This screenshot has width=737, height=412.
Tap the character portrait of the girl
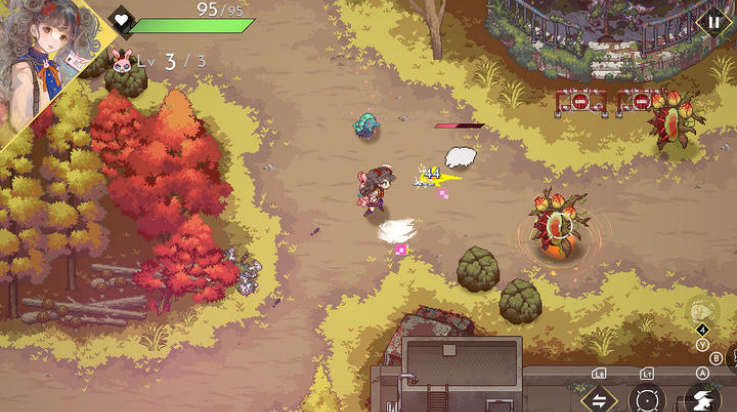click(x=45, y=62)
